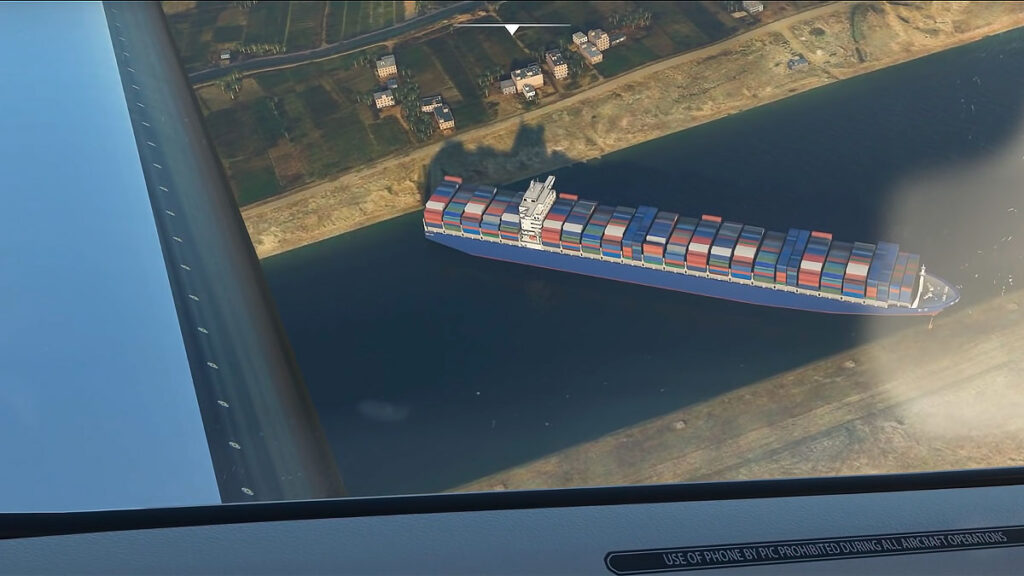Open the toolbar pull-down arrow handle

[511, 29]
